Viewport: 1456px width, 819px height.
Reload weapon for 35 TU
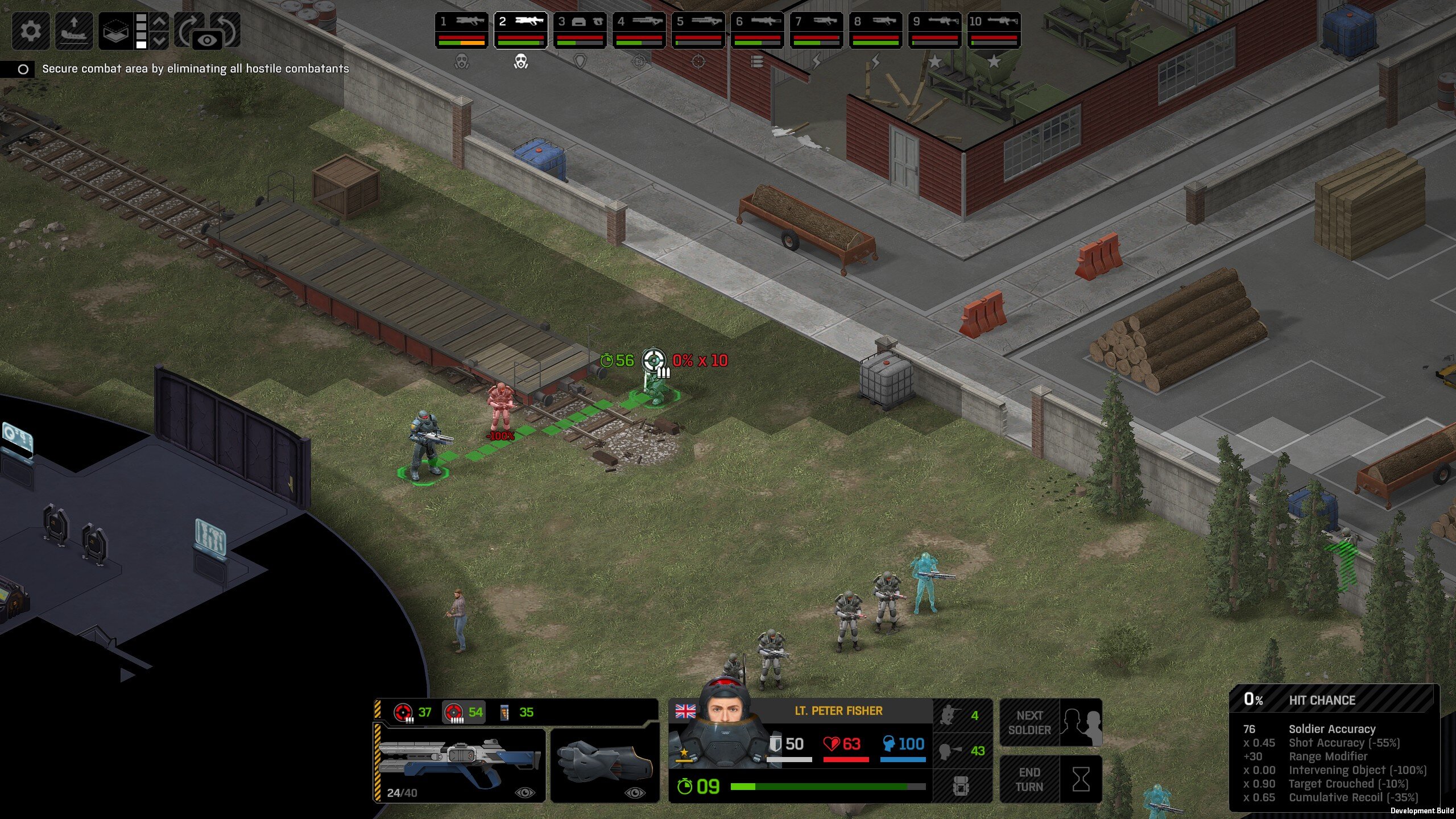click(516, 712)
